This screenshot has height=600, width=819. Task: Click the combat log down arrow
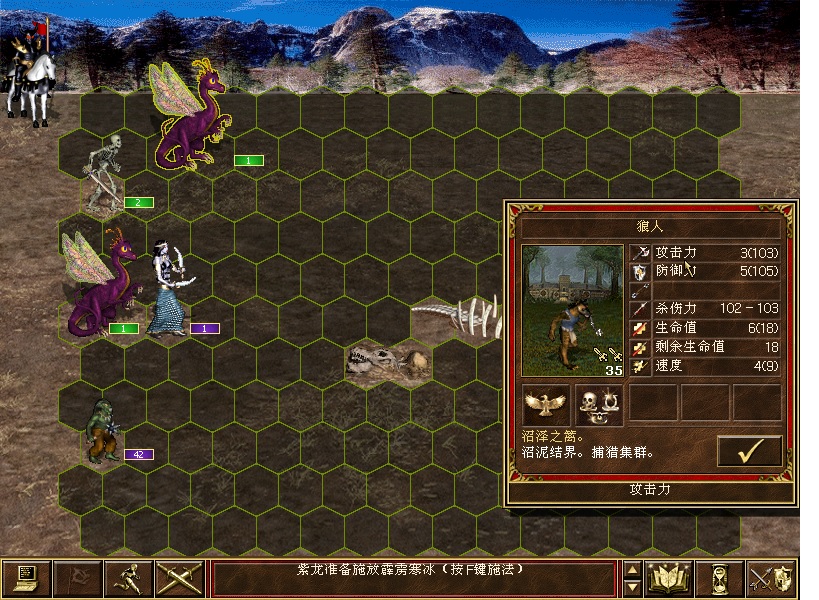[x=631, y=587]
